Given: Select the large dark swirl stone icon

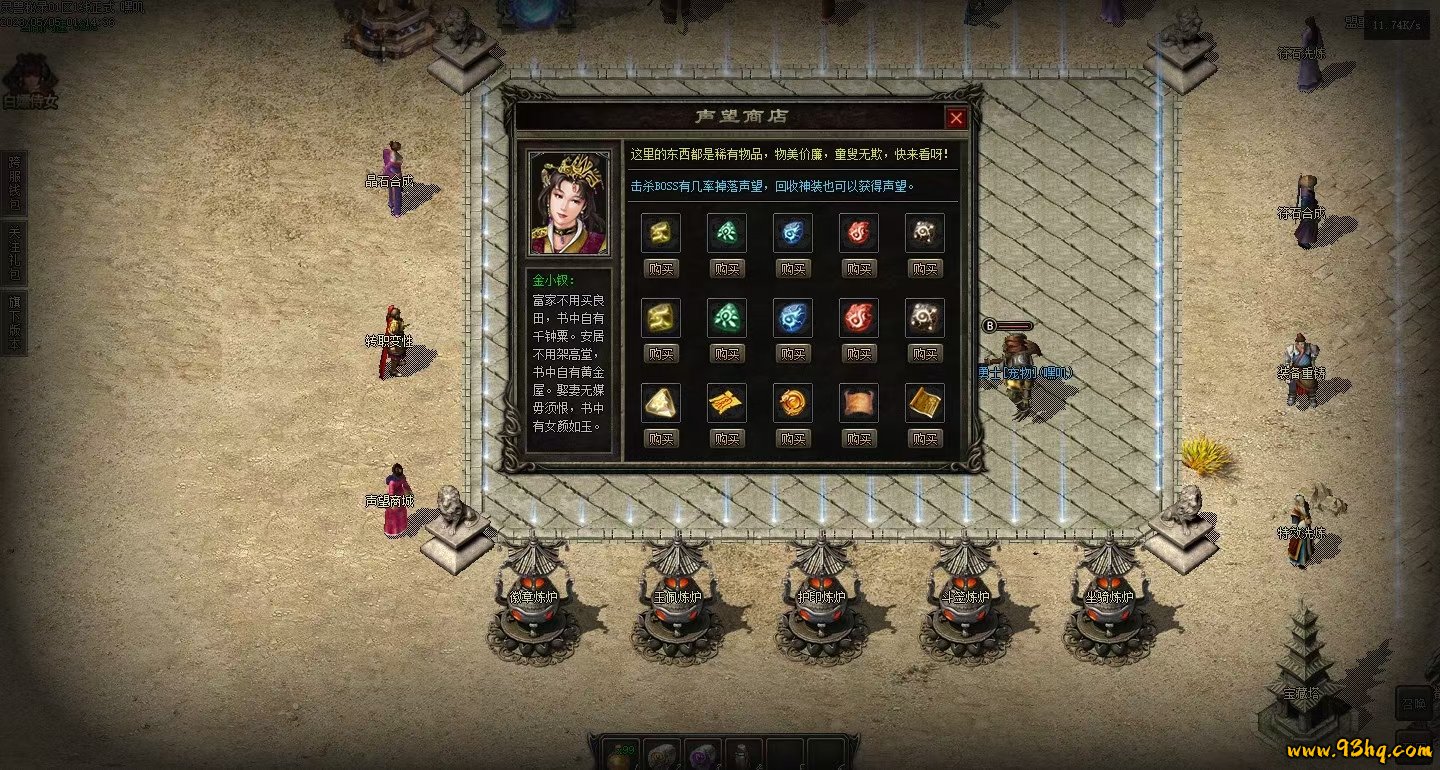Looking at the screenshot, I should [925, 318].
